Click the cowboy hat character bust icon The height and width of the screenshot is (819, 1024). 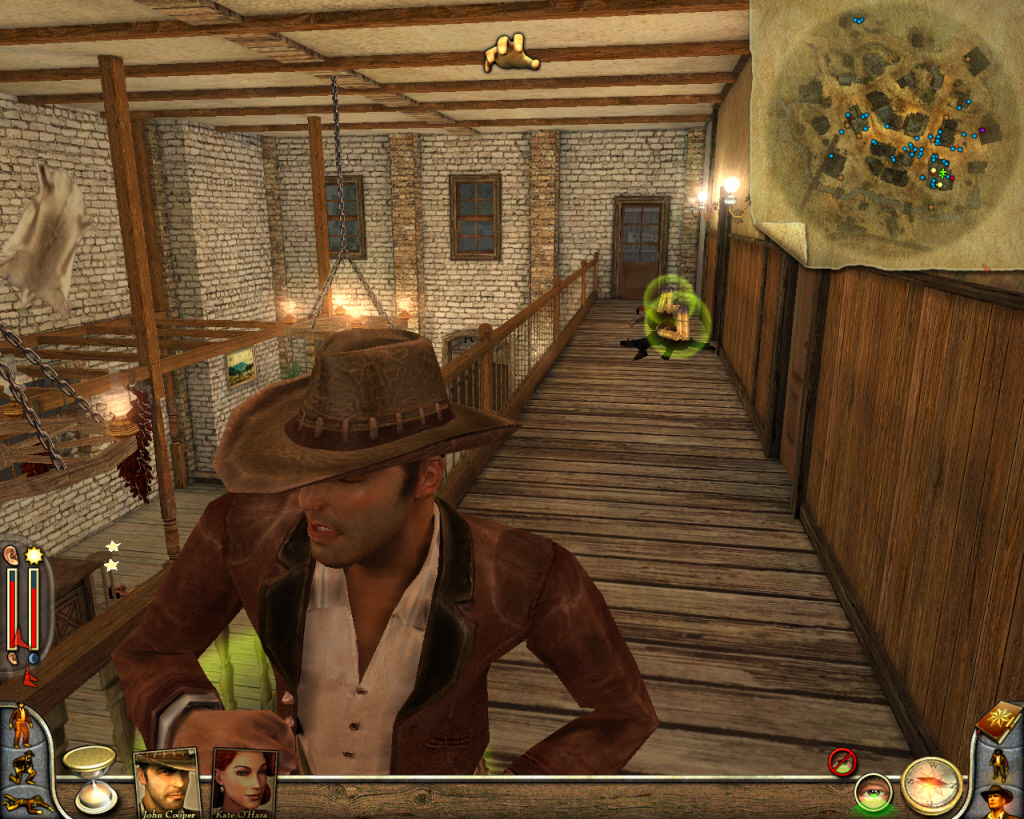(996, 800)
